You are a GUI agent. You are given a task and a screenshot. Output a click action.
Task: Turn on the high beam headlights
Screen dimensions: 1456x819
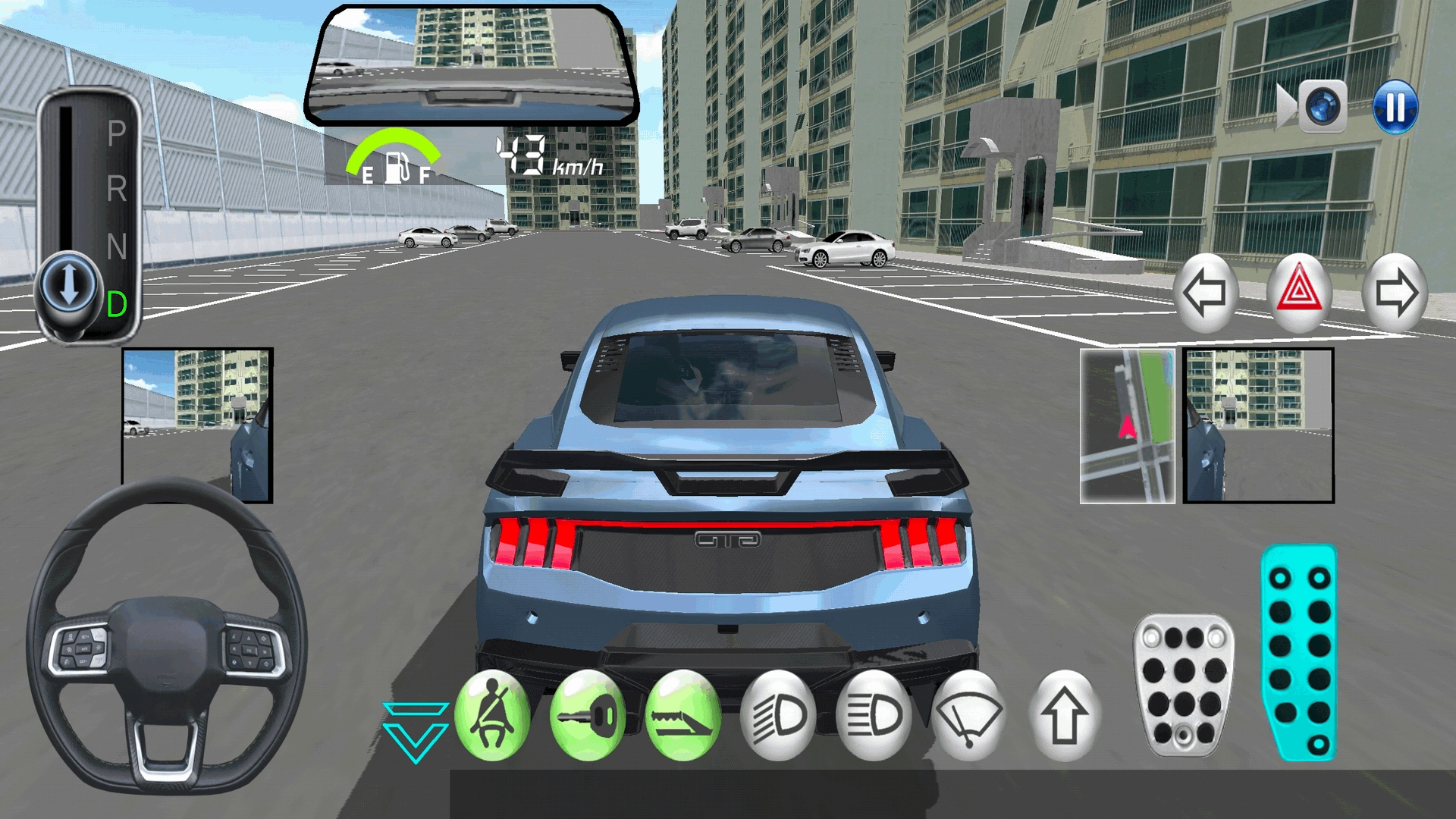pos(874,716)
